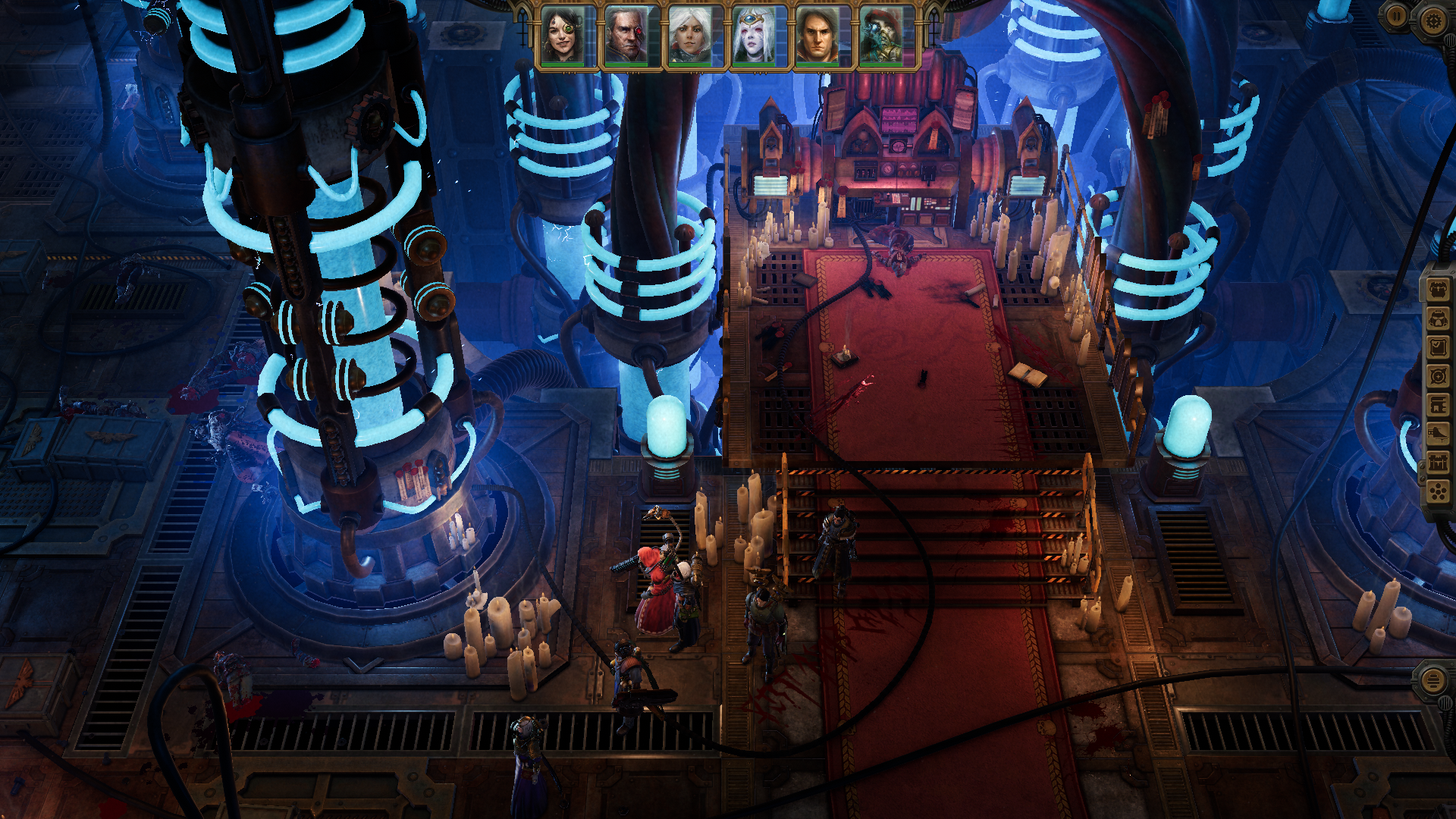Open the encyclopedia icon with stacked blocks
Screen dimensions: 1456x819
click(x=1438, y=405)
